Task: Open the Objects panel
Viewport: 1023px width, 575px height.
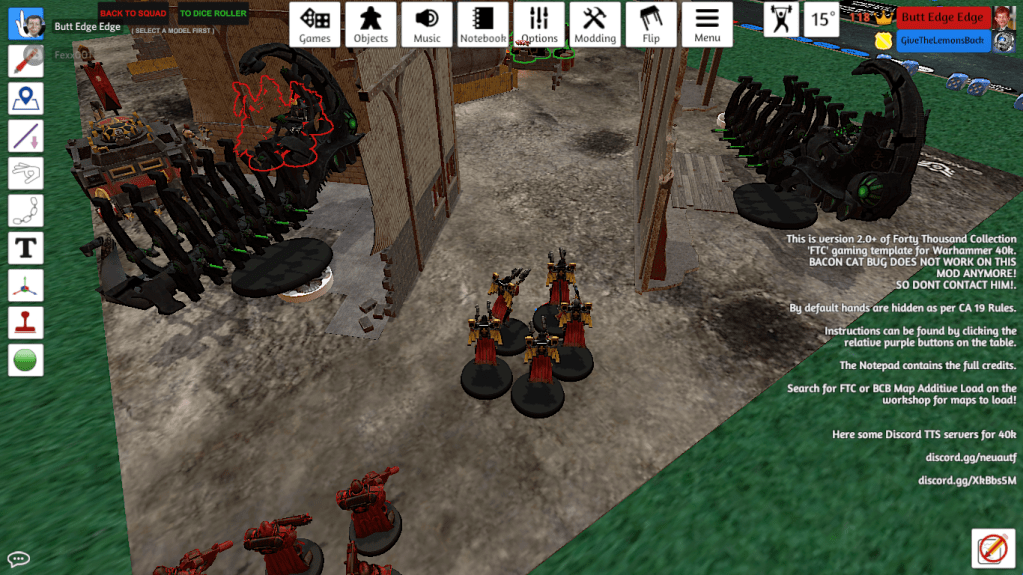Action: (371, 24)
